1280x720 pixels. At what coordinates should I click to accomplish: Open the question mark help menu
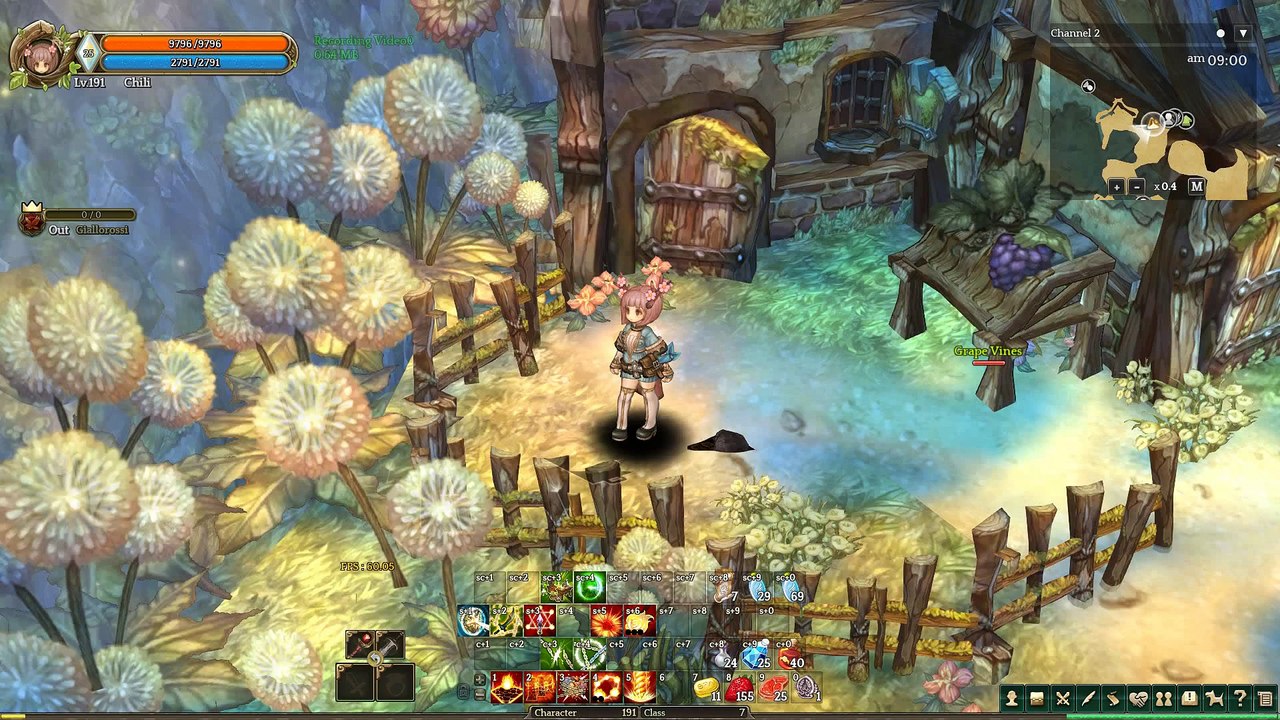click(x=1240, y=698)
